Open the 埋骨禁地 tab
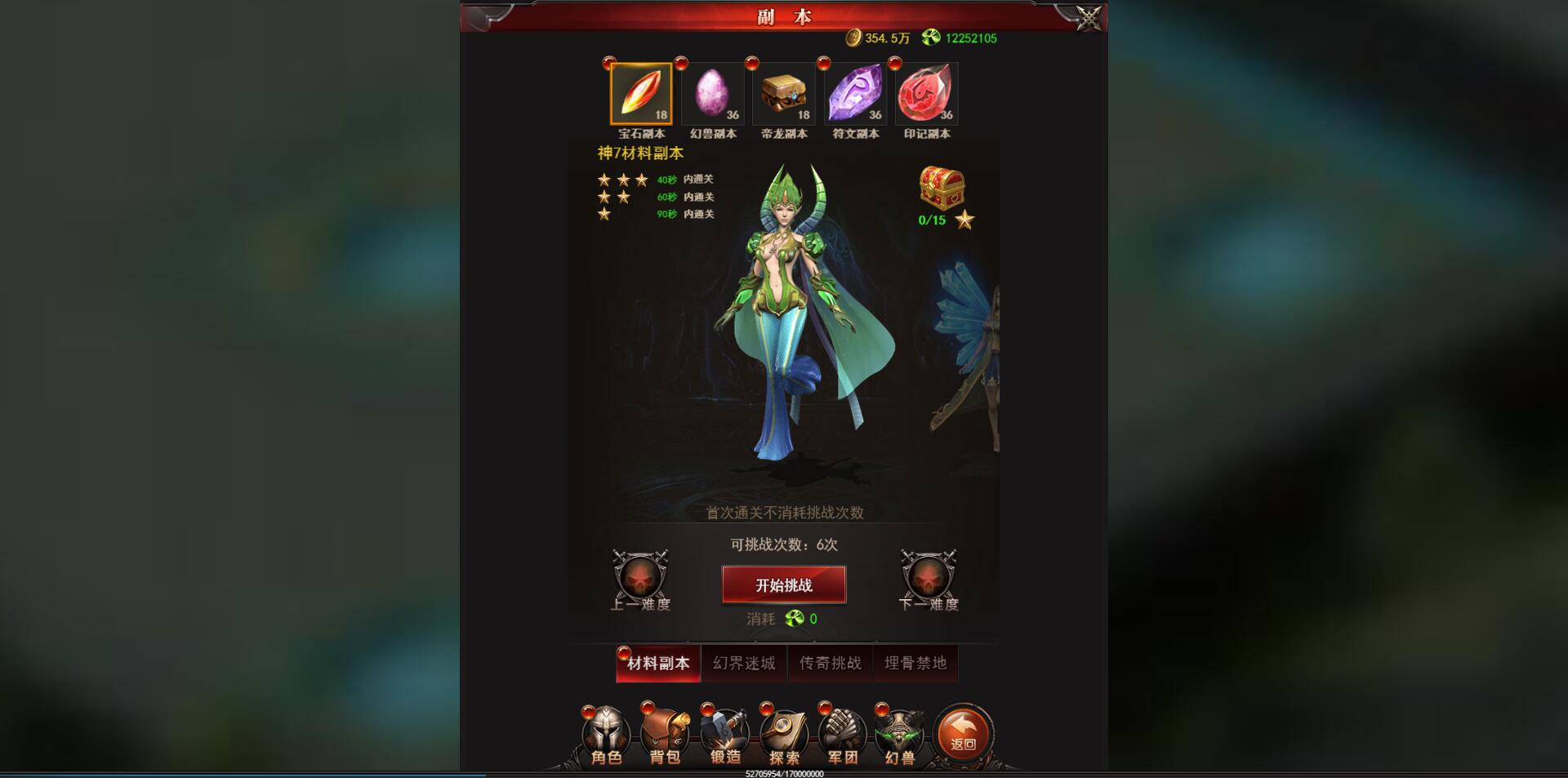 coord(916,663)
